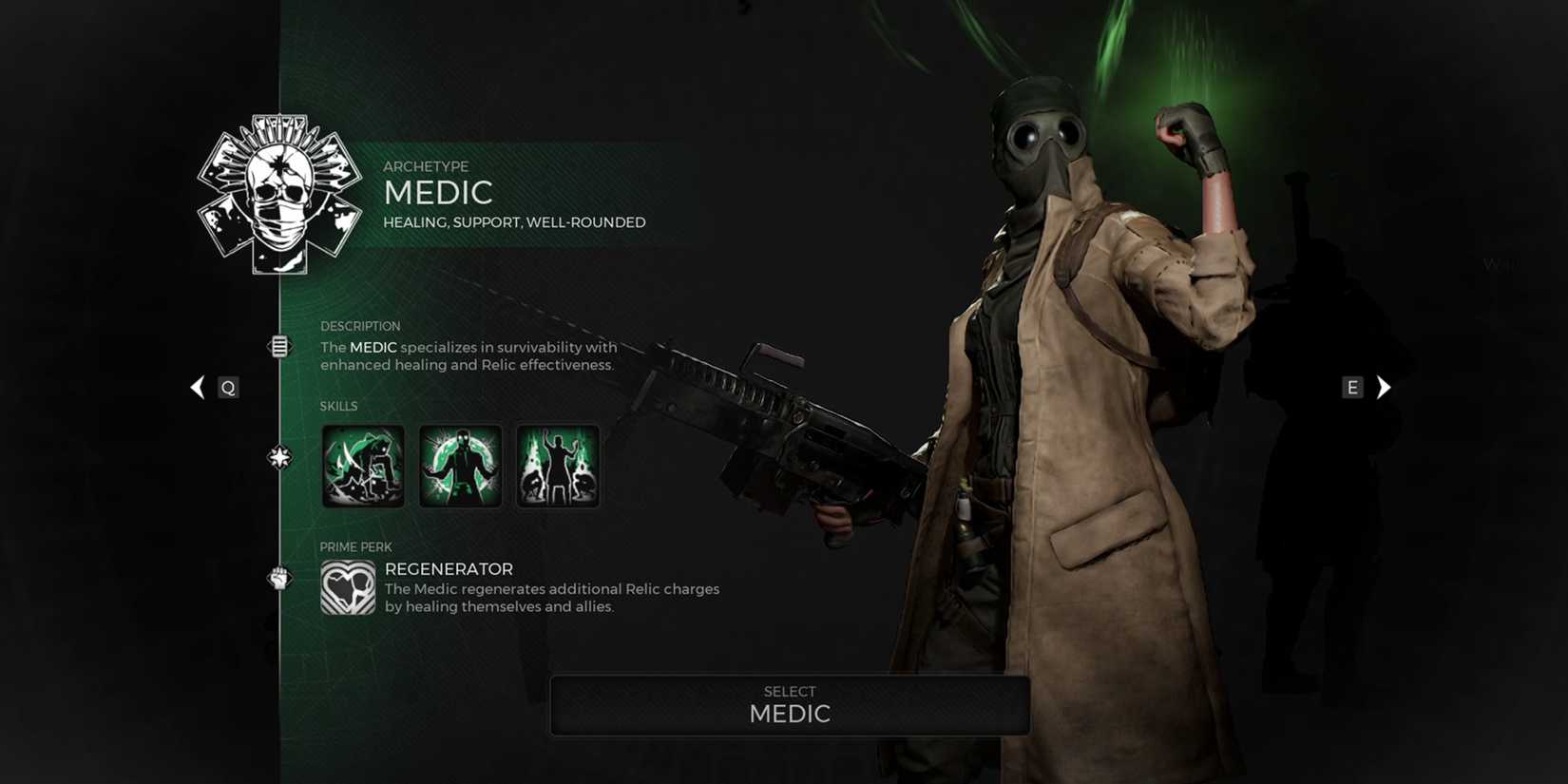Select the middle Medic skill icon
1568x784 pixels.
[460, 466]
